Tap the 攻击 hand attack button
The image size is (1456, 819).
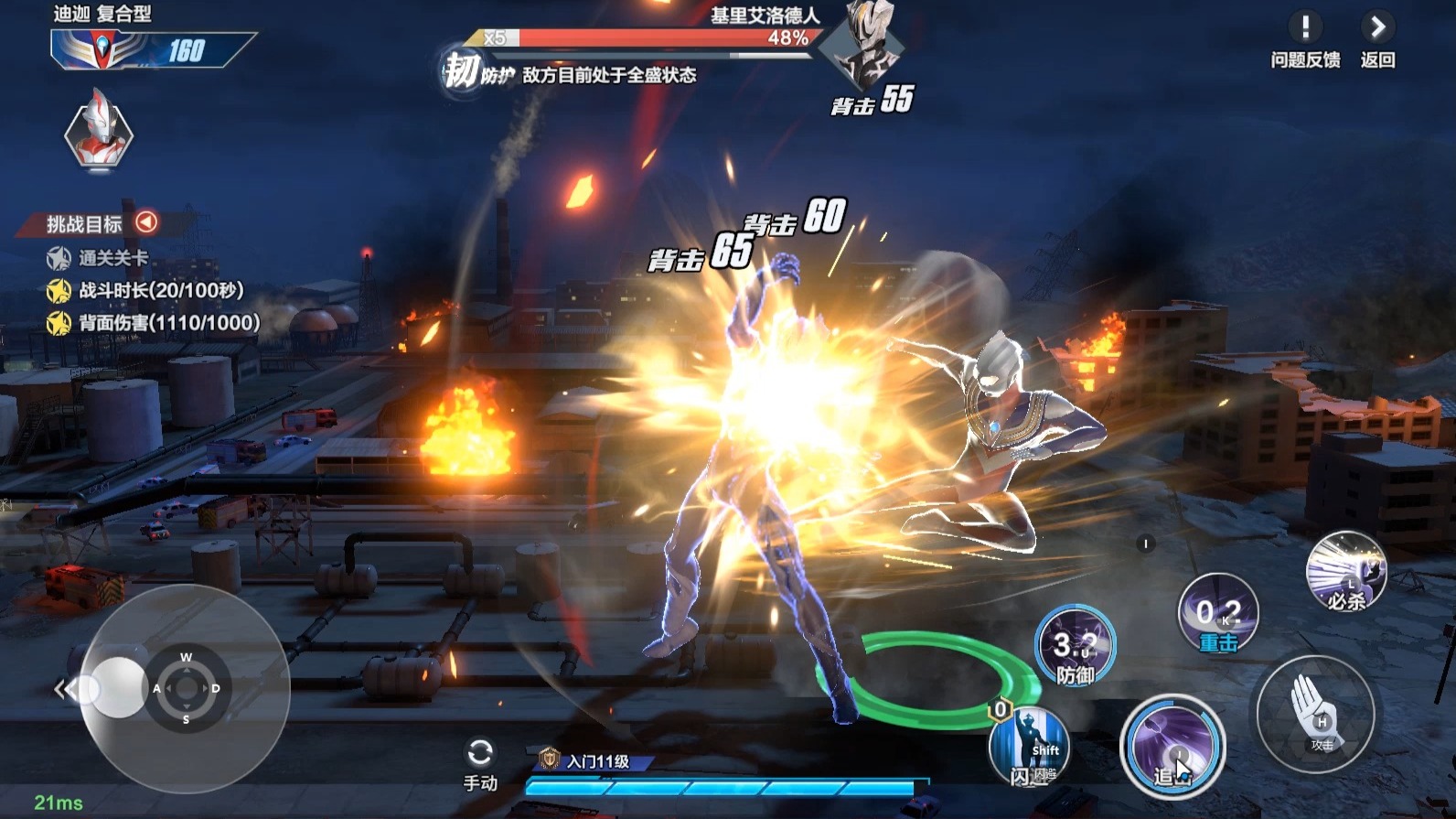coord(1315,715)
